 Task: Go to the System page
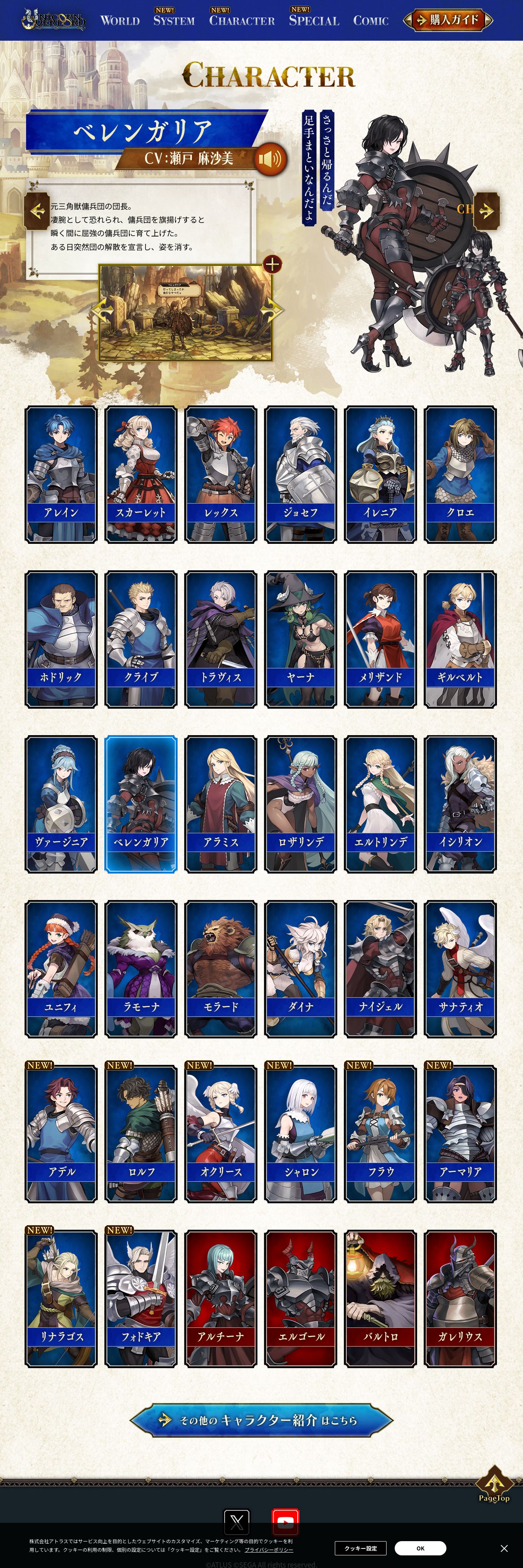click(x=174, y=21)
